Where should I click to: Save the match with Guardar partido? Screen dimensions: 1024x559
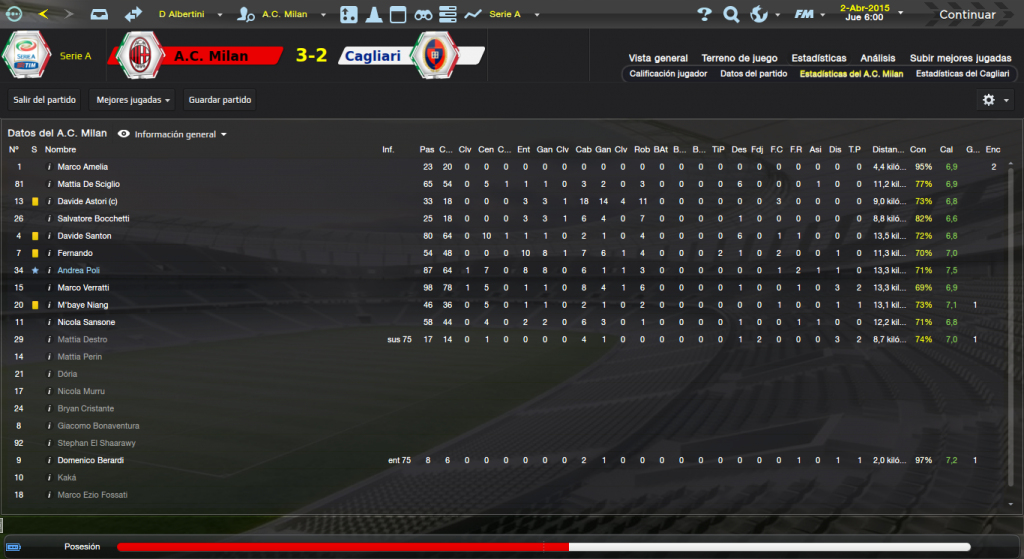(x=220, y=100)
